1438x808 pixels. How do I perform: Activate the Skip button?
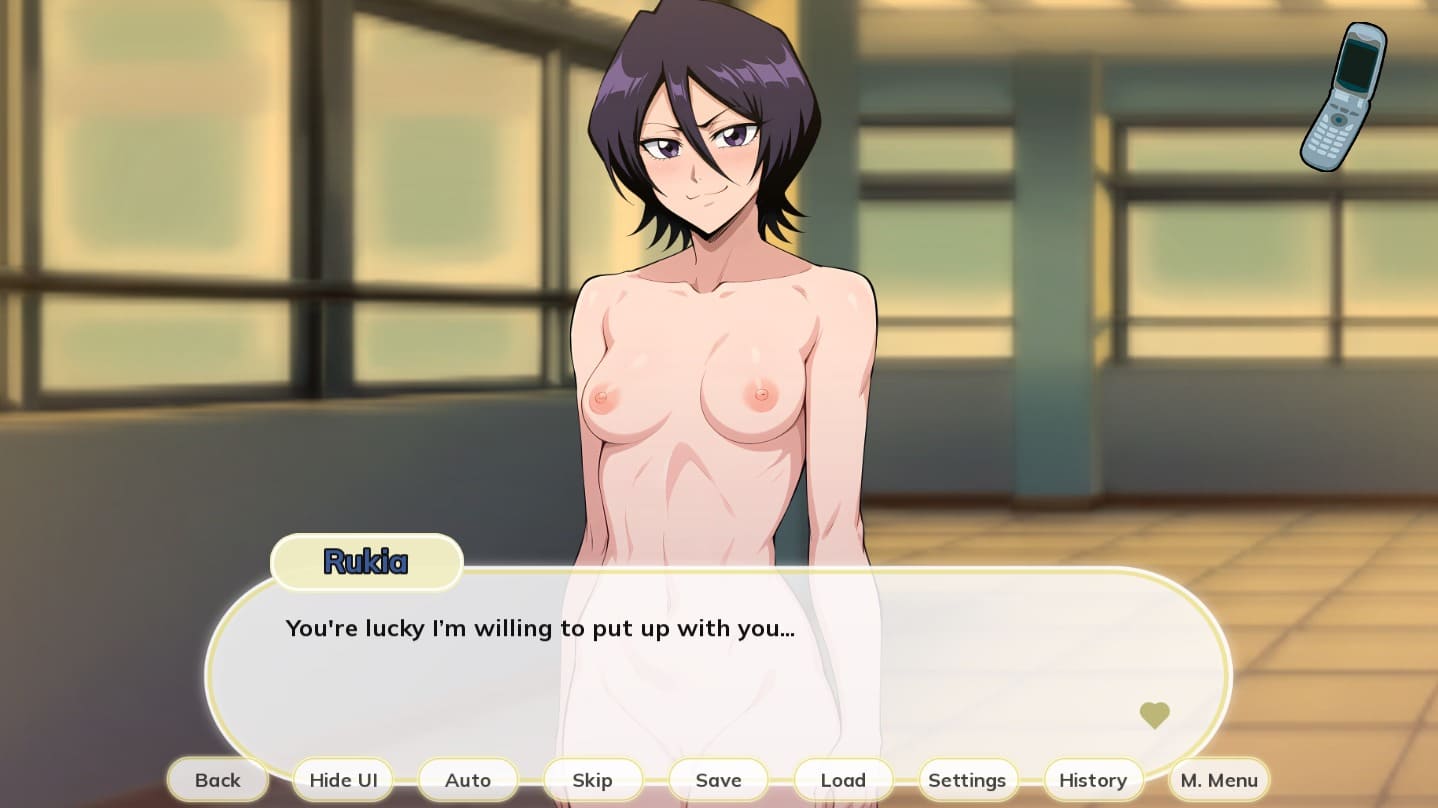click(x=592, y=780)
